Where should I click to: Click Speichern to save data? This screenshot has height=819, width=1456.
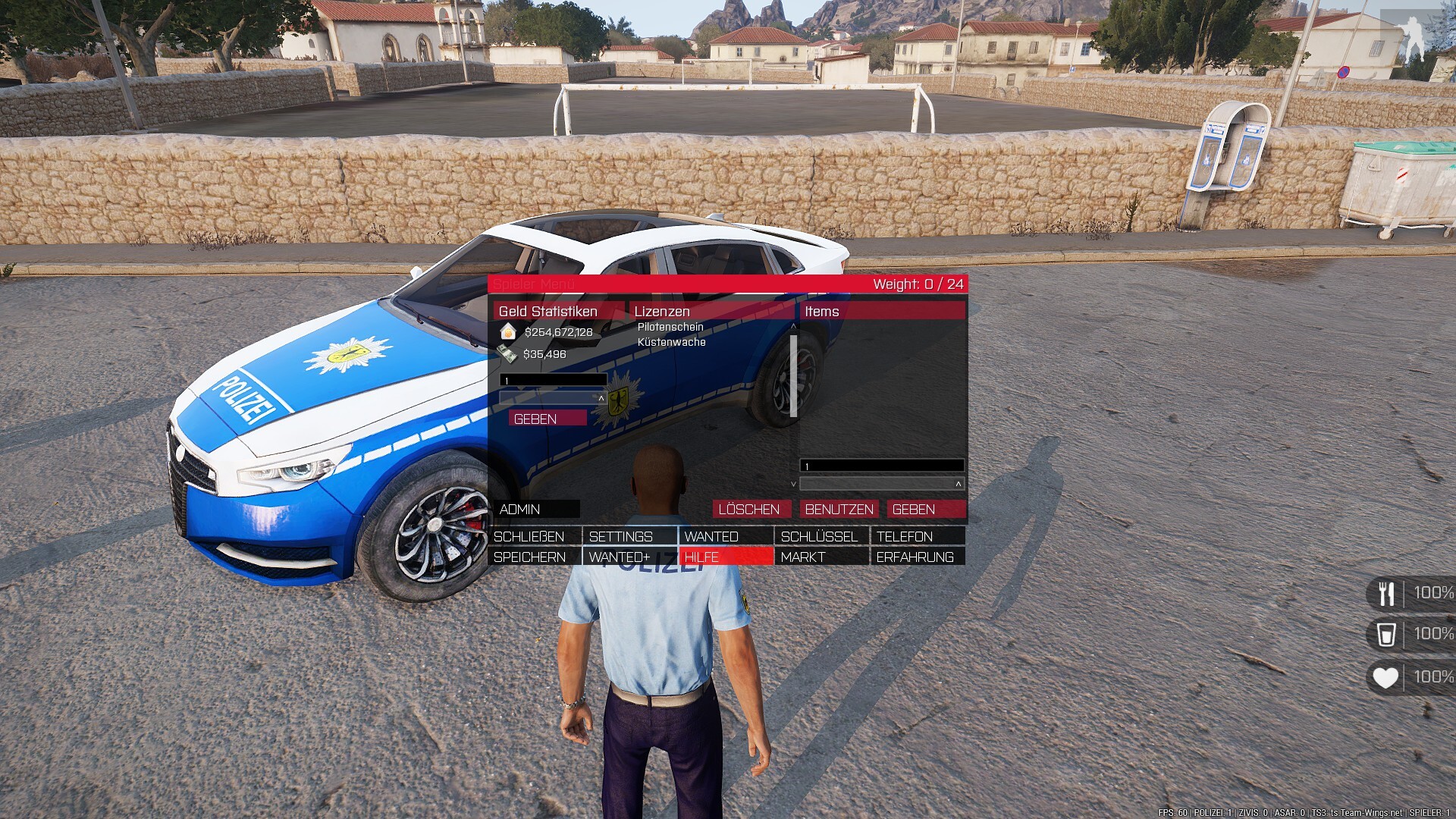pyautogui.click(x=535, y=557)
